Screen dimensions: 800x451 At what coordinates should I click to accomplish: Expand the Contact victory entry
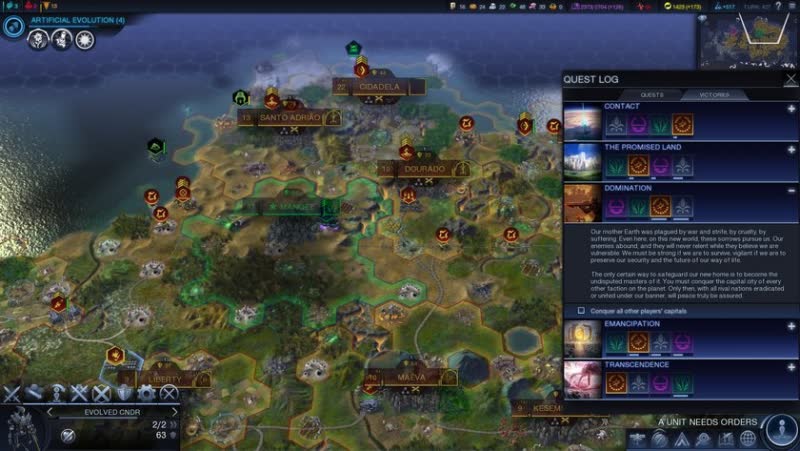791,107
